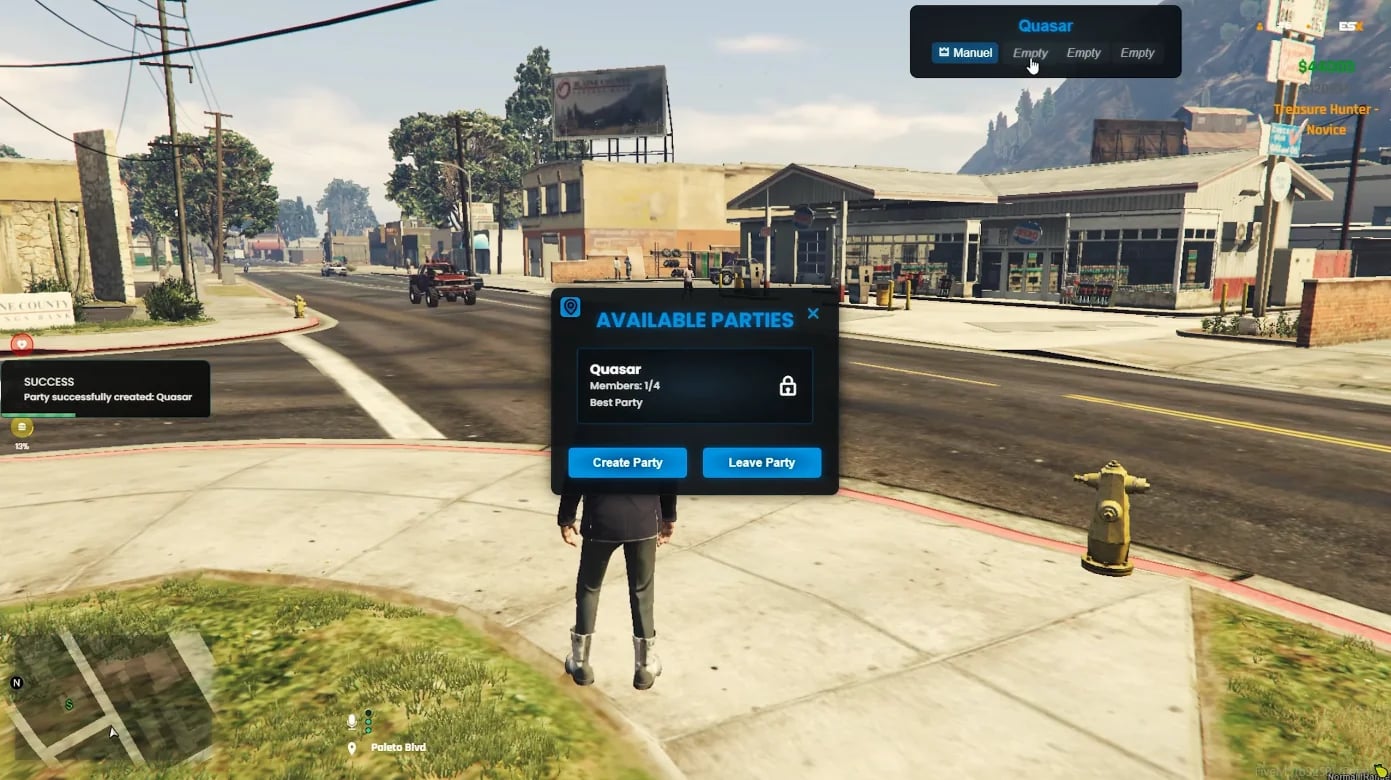This screenshot has width=1391, height=780.
Task: Select the last Empty party member slot
Action: tap(1137, 53)
